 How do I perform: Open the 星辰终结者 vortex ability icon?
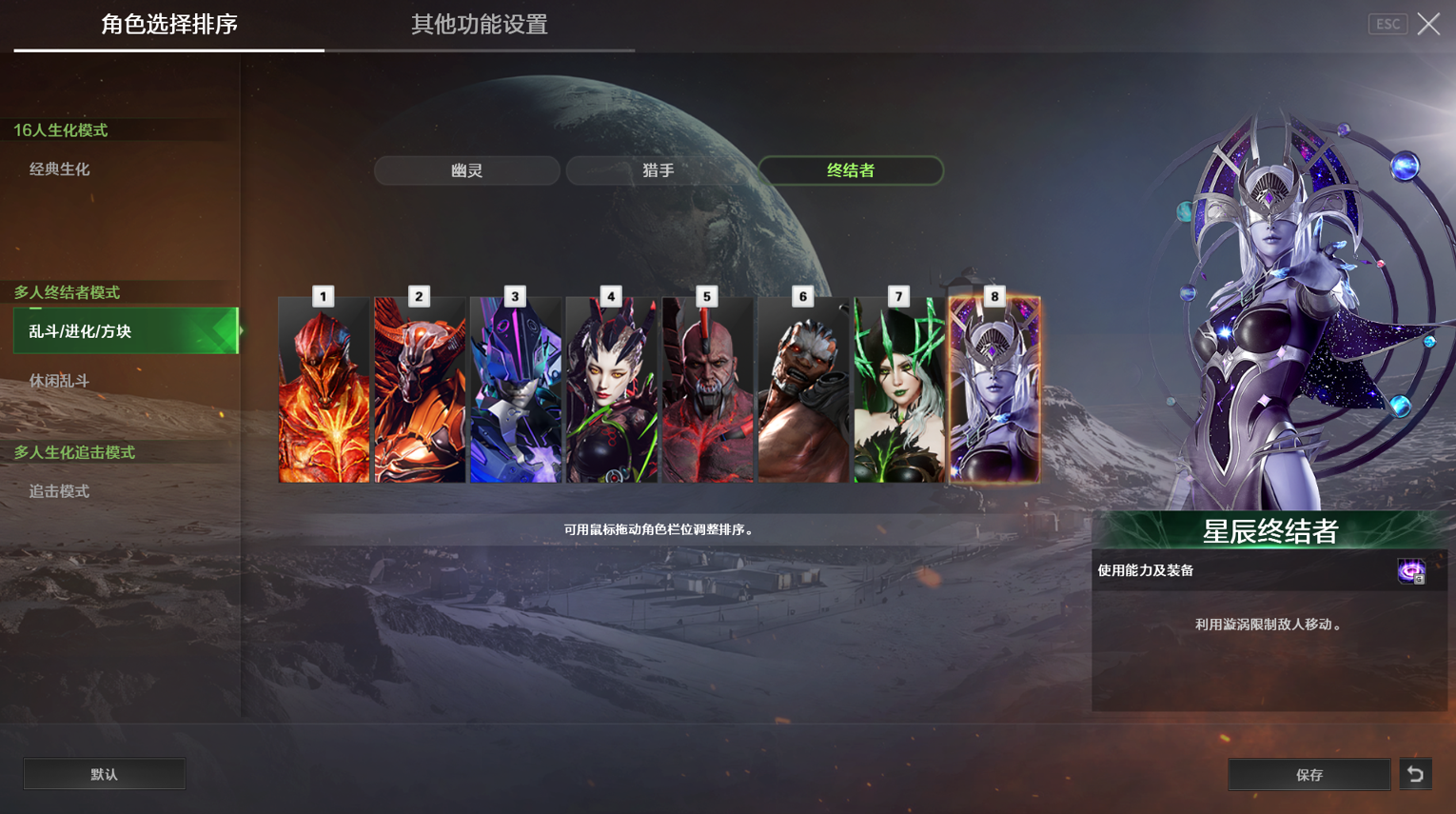point(1411,571)
